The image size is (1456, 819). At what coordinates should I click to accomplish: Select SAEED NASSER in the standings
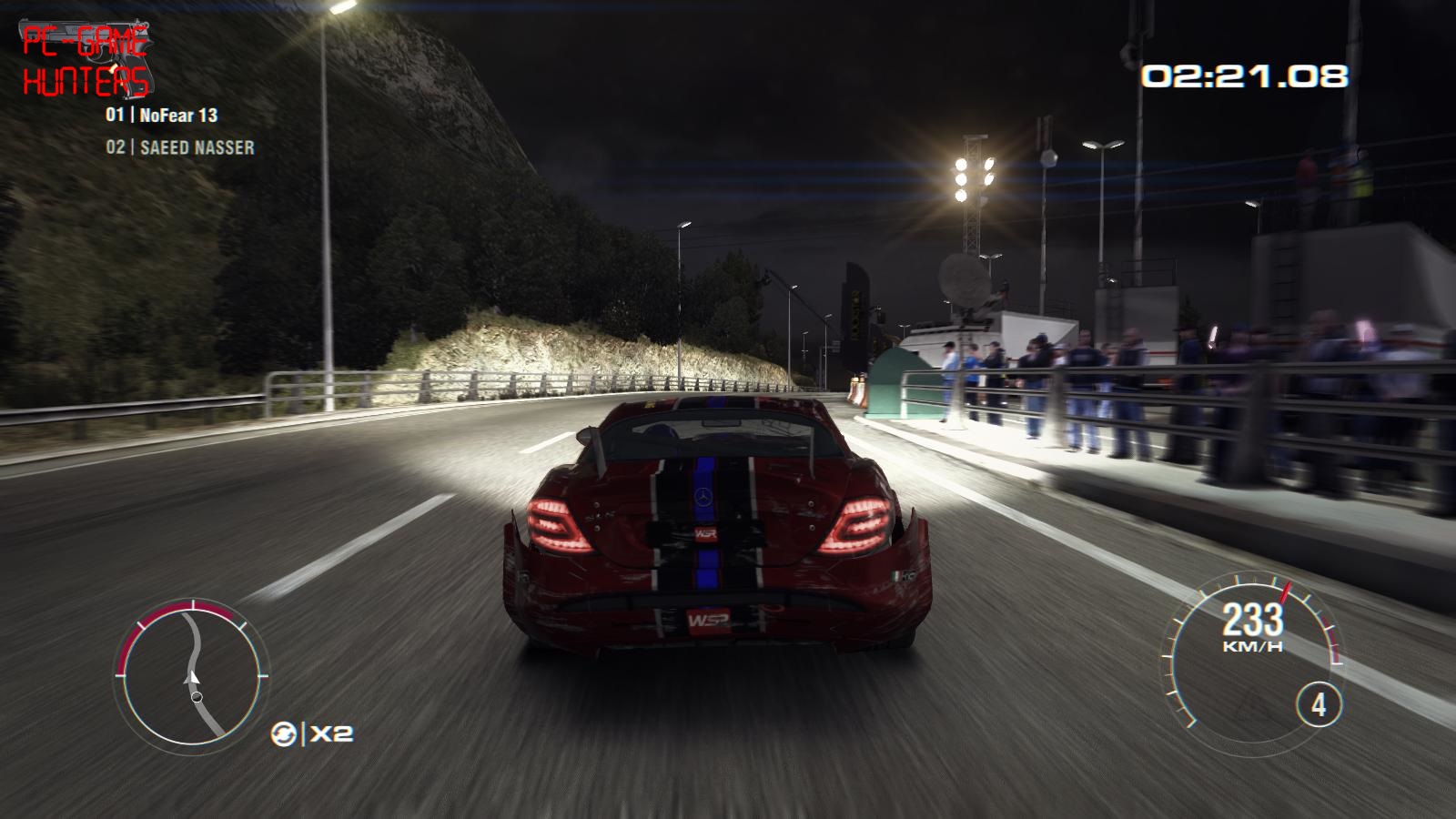coord(180,147)
